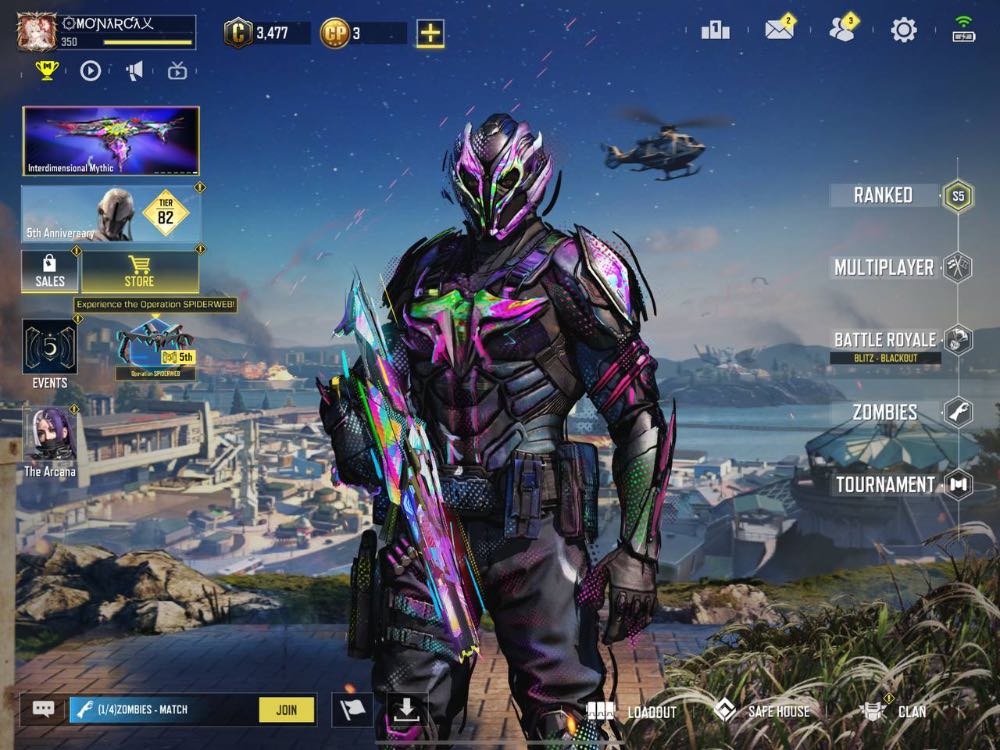
Task: Open the 5th Anniversary battle pass
Action: [111, 213]
